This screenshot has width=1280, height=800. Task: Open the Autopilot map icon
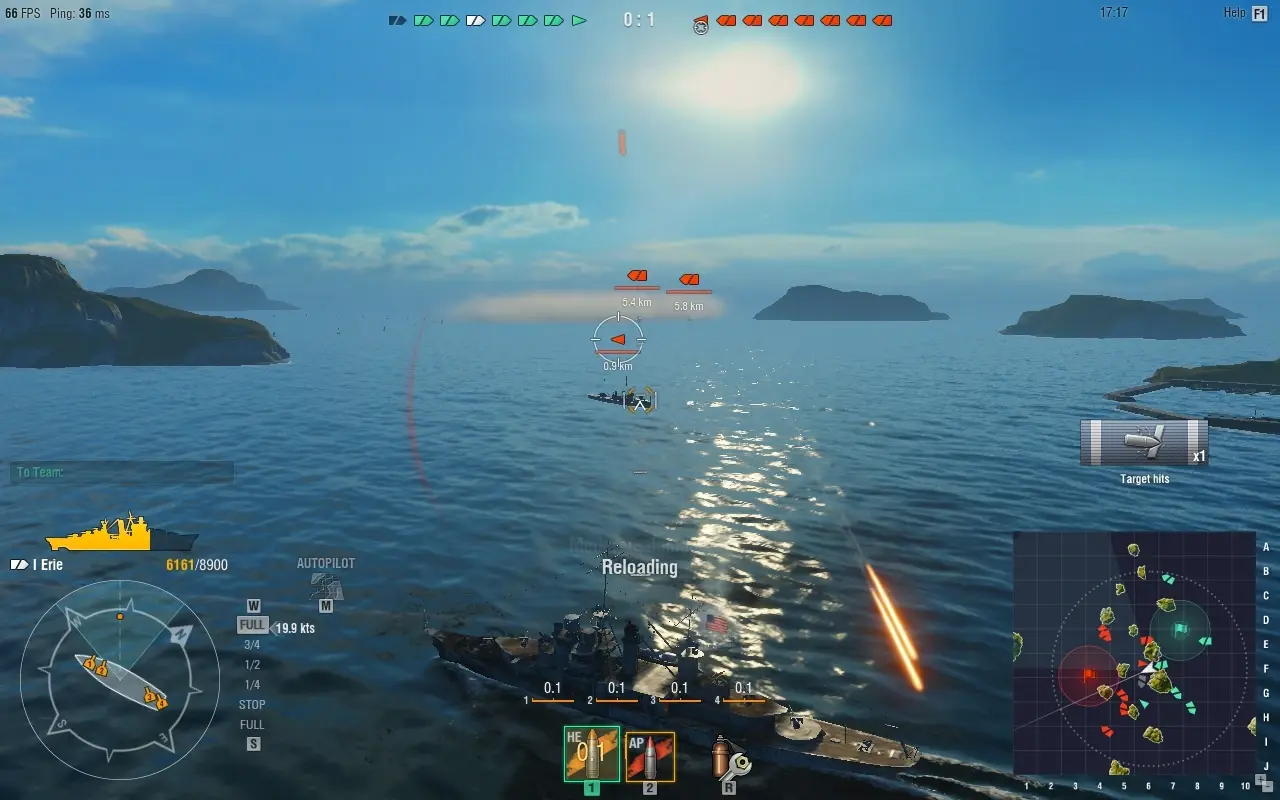(325, 588)
